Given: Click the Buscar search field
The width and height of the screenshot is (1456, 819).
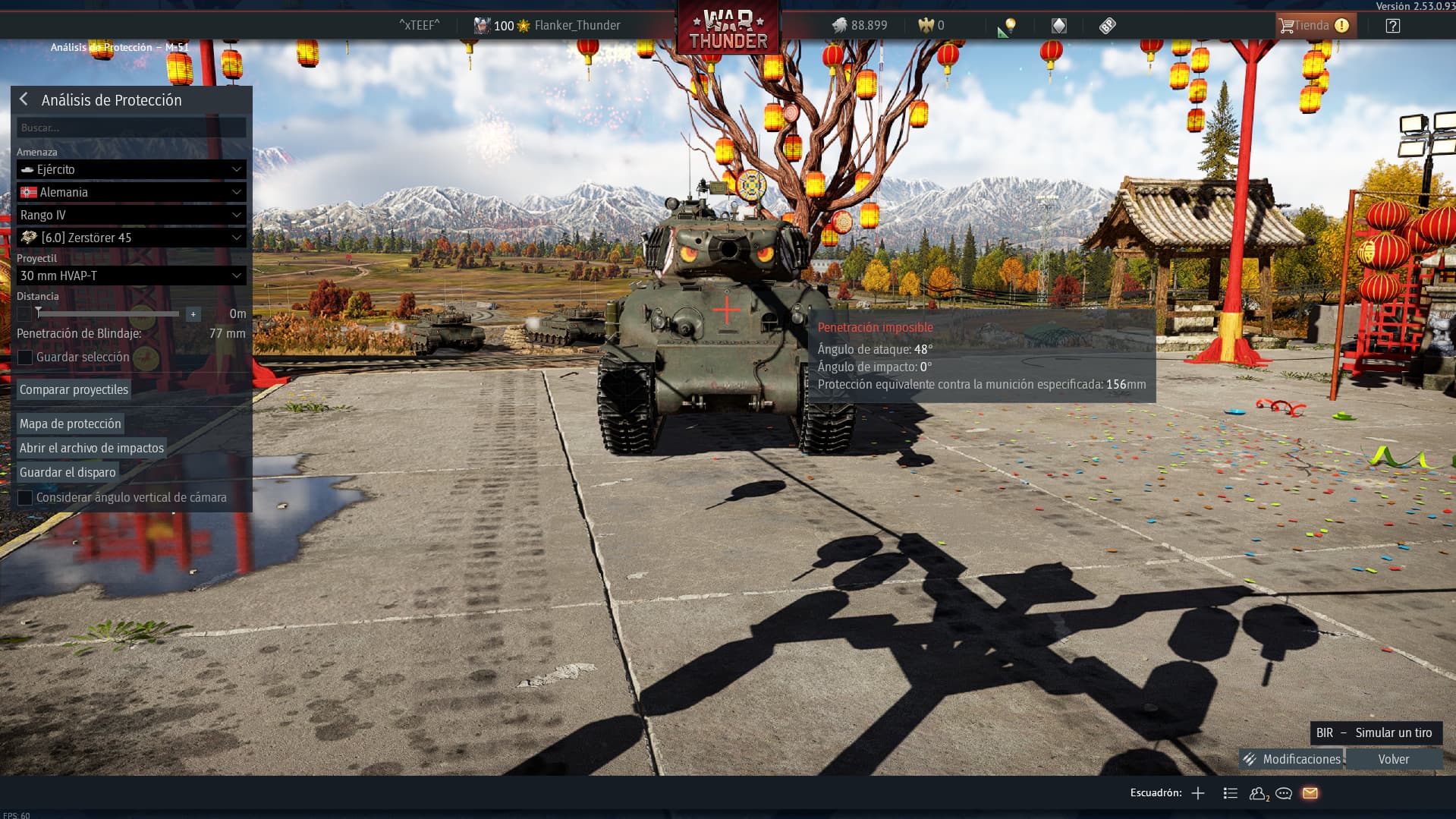Looking at the screenshot, I should pyautogui.click(x=131, y=128).
